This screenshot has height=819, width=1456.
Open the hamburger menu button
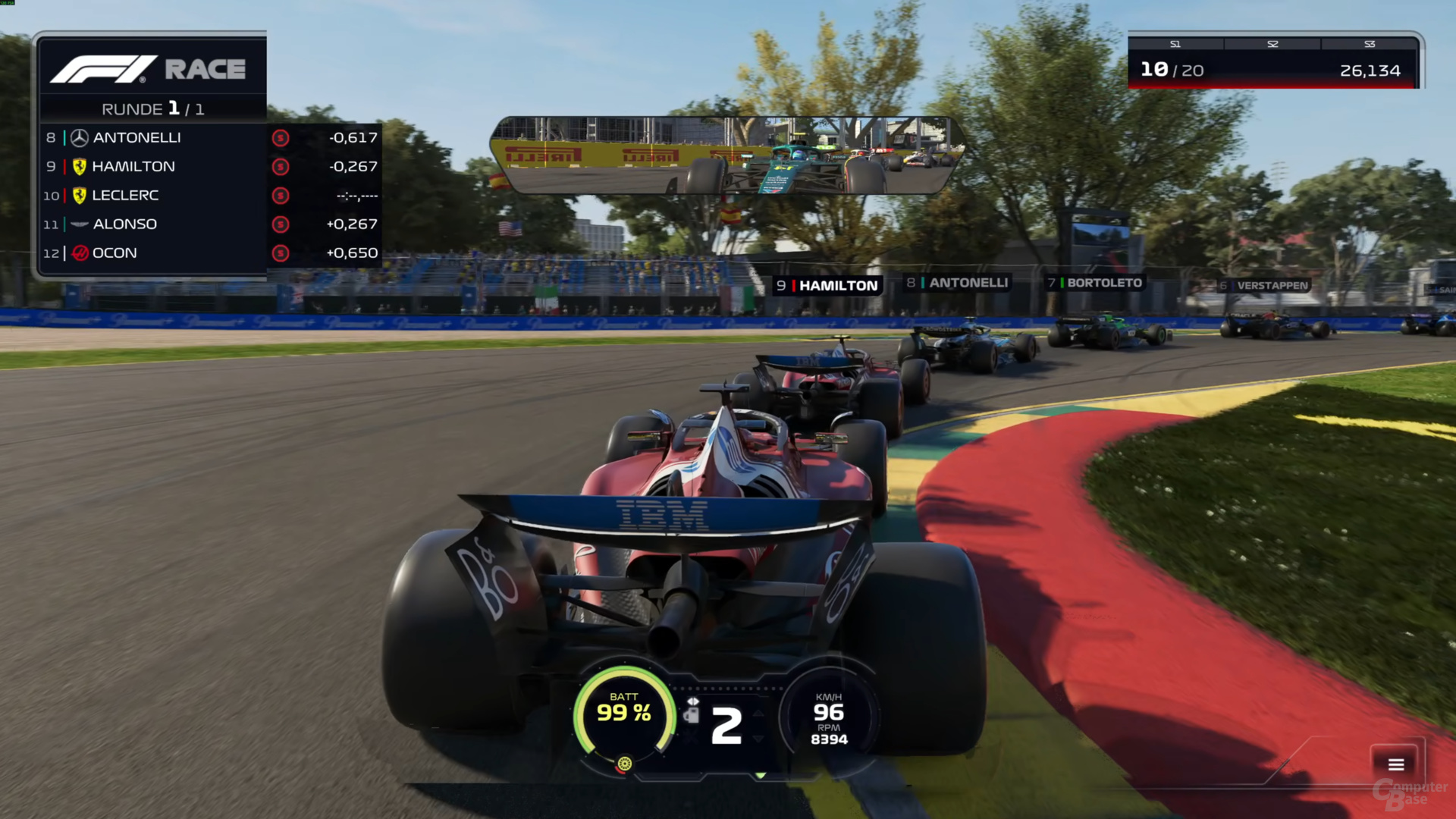[1396, 764]
